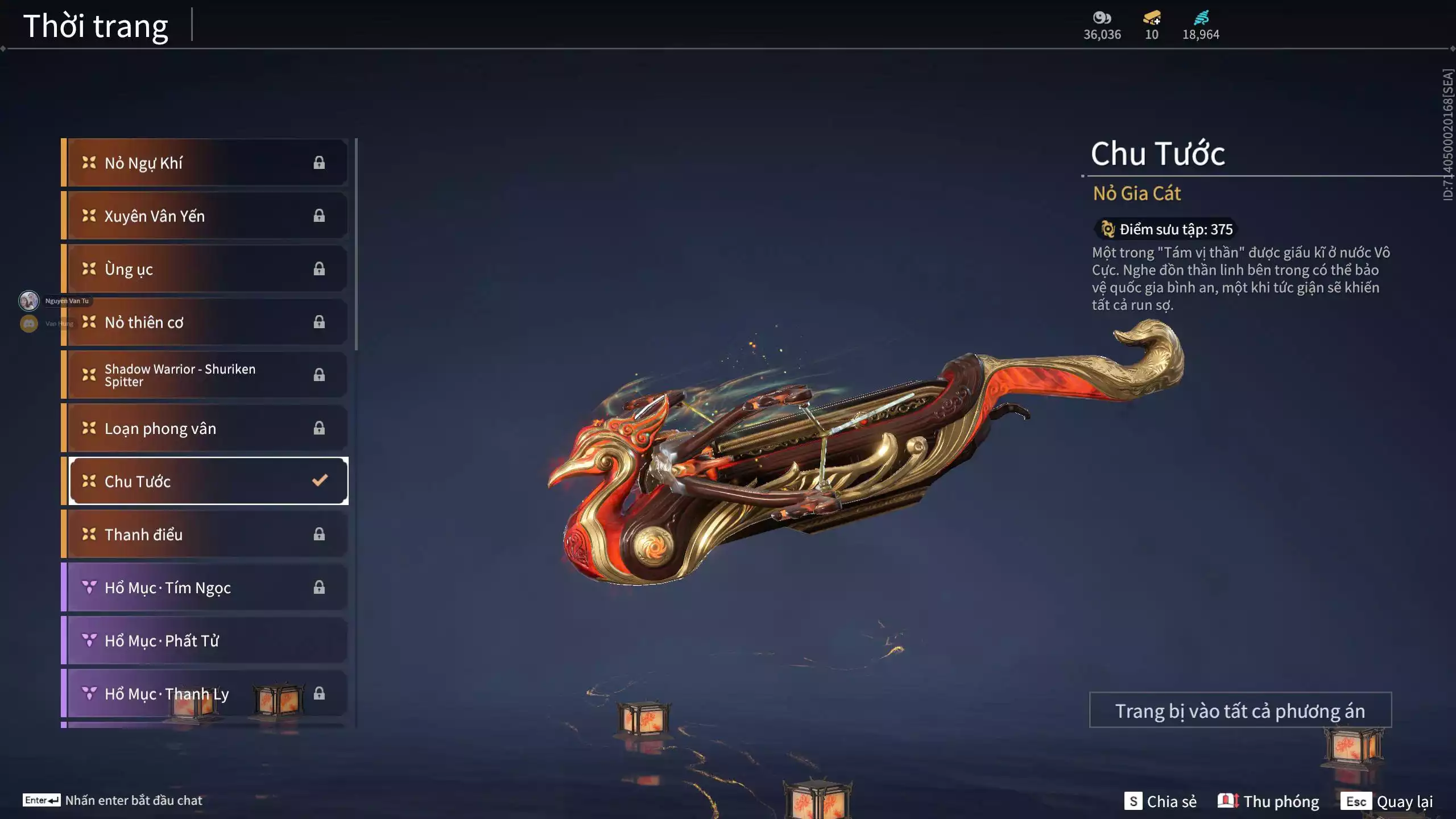Viewport: 1456px width, 819px height.
Task: Pick the Nỏ thiên cơ skin
Action: (x=205, y=322)
